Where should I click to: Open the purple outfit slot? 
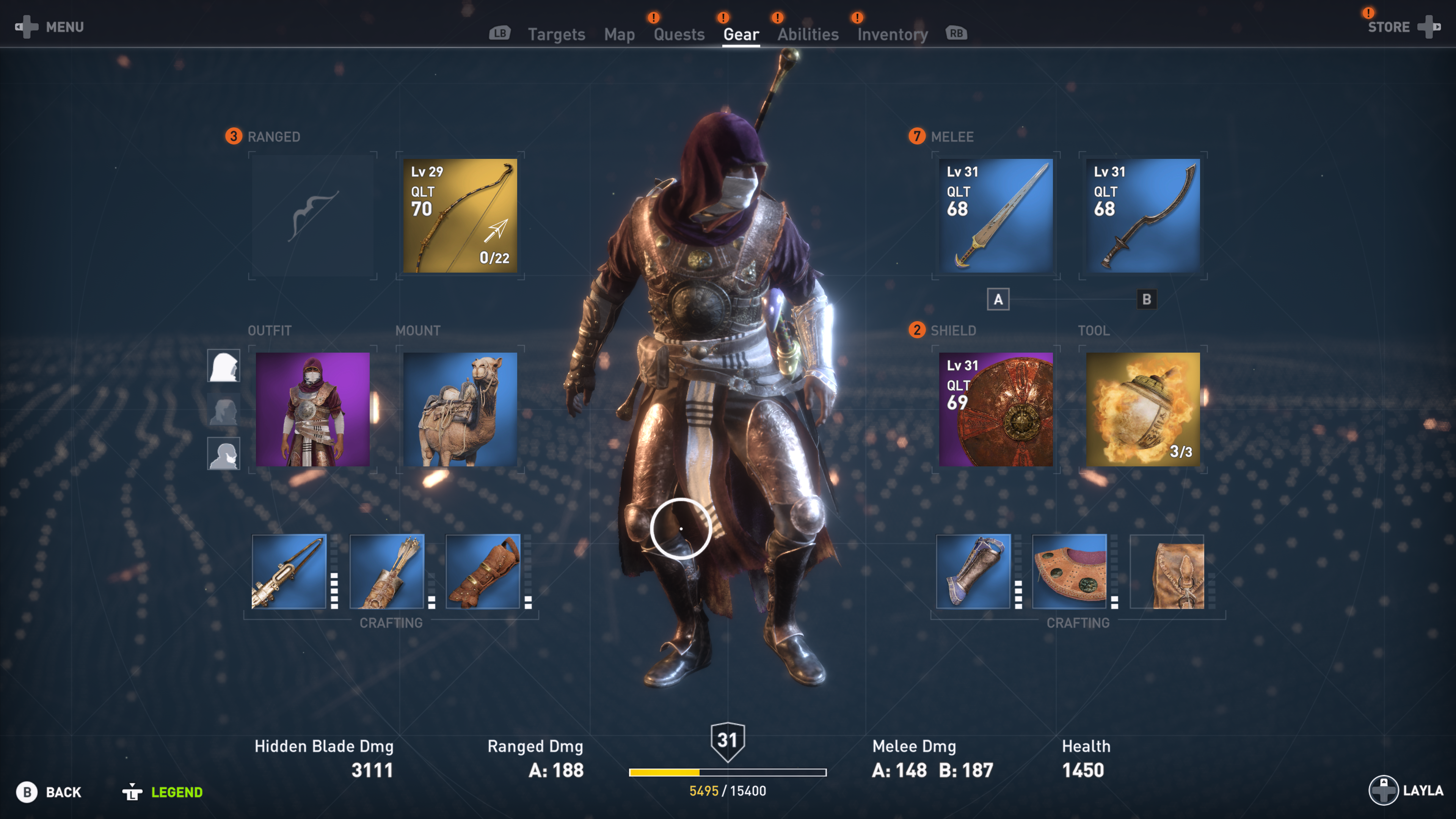(312, 409)
